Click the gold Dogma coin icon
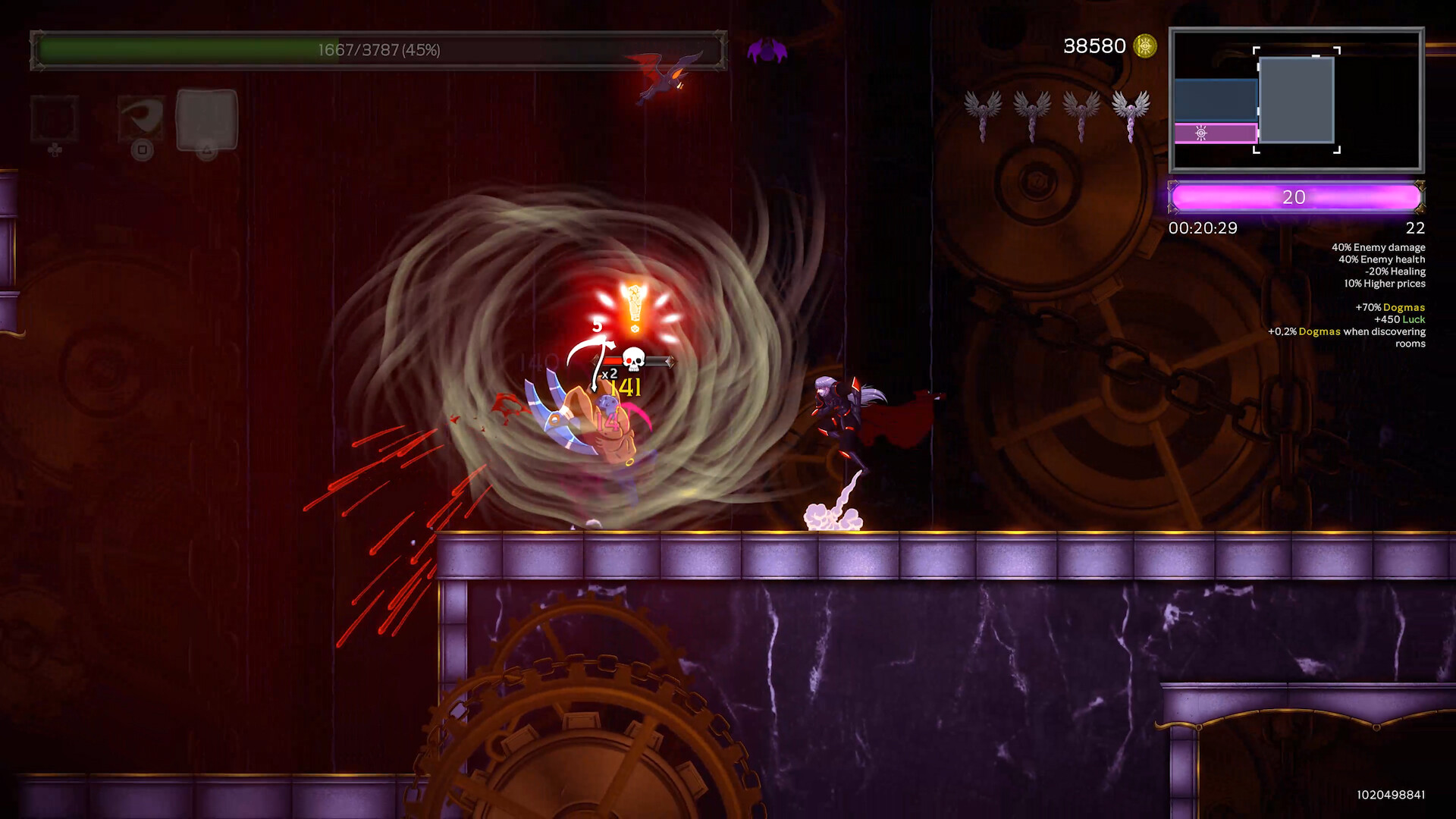Viewport: 1456px width, 819px height. pyautogui.click(x=1144, y=46)
